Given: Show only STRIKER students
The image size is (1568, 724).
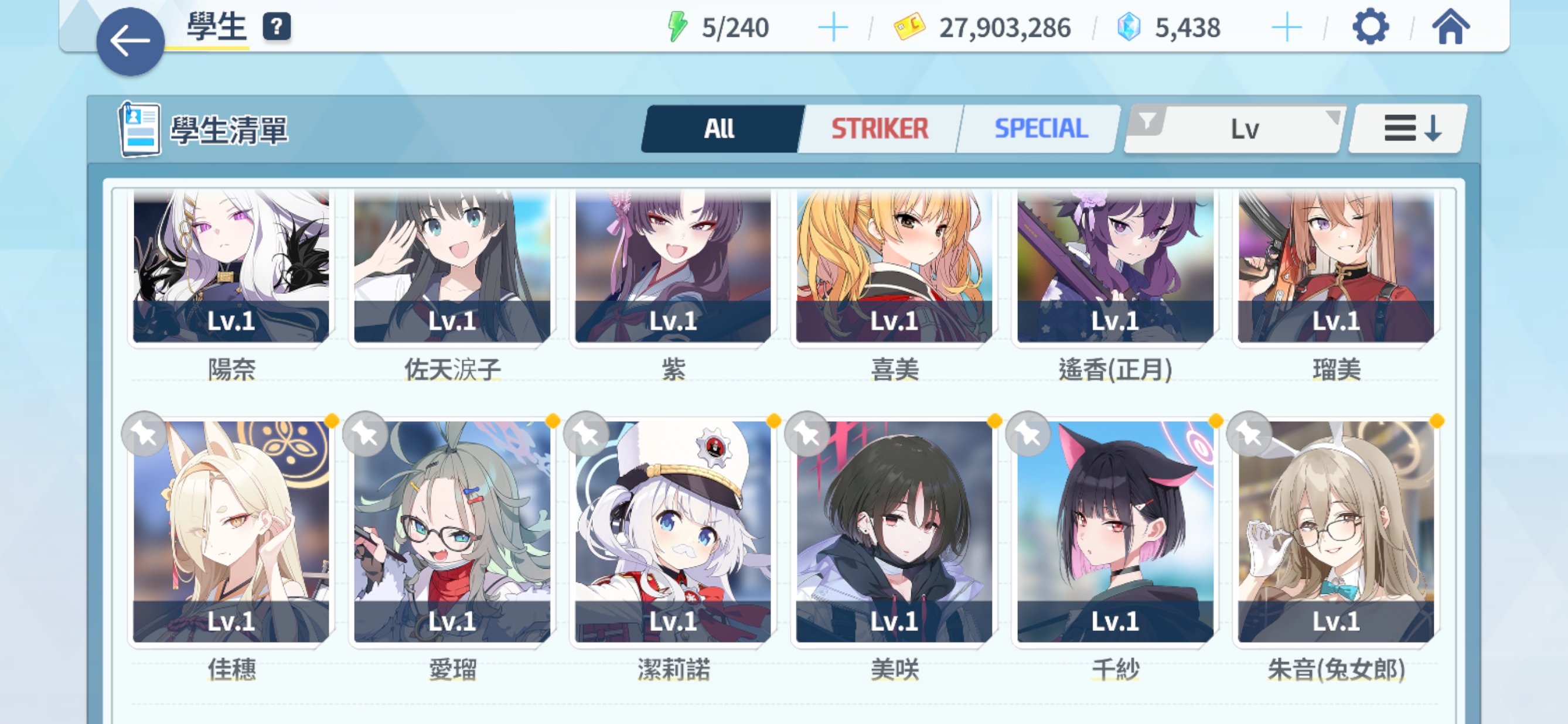Looking at the screenshot, I should pyautogui.click(x=879, y=128).
